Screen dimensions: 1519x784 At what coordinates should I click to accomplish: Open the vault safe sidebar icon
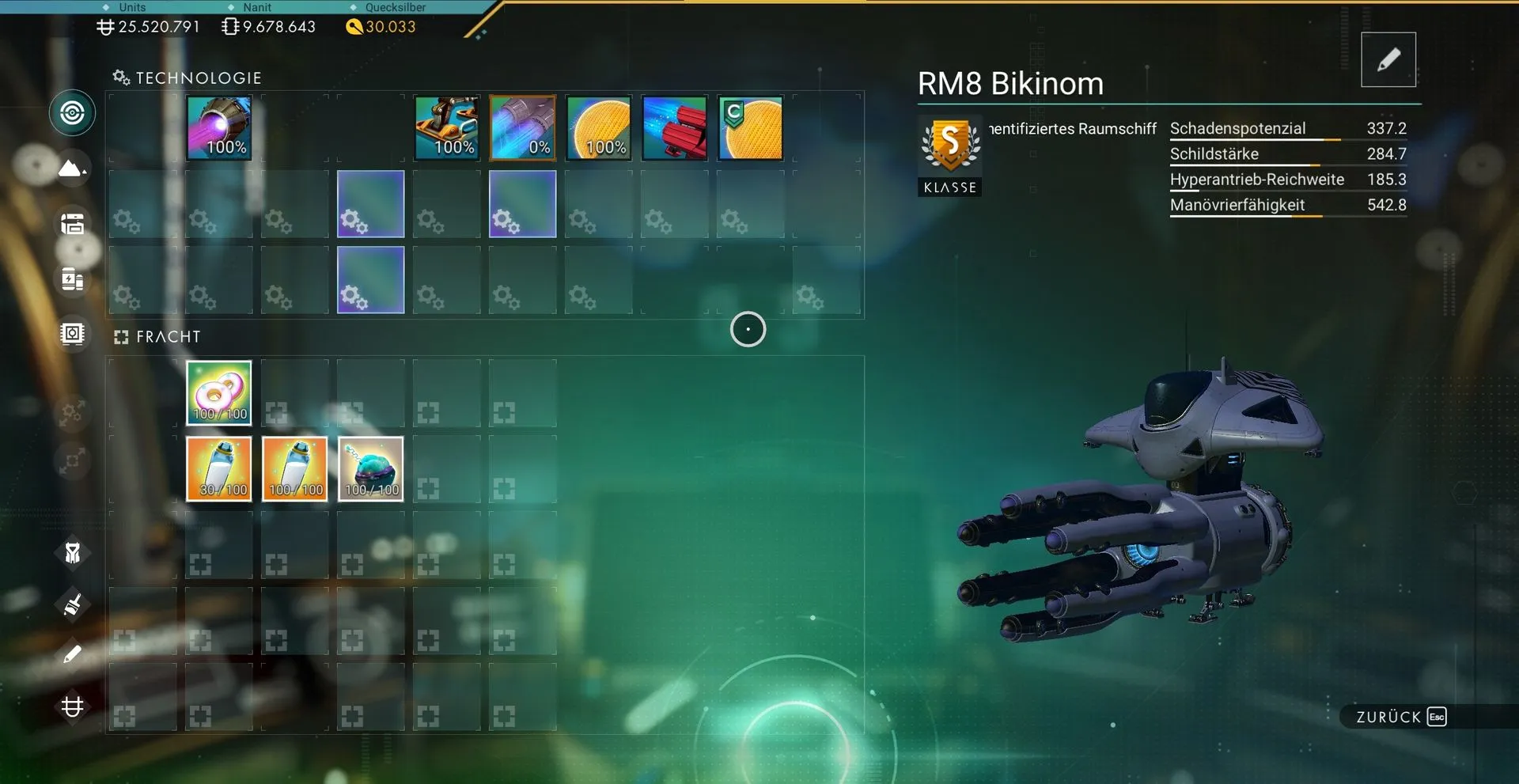click(72, 334)
